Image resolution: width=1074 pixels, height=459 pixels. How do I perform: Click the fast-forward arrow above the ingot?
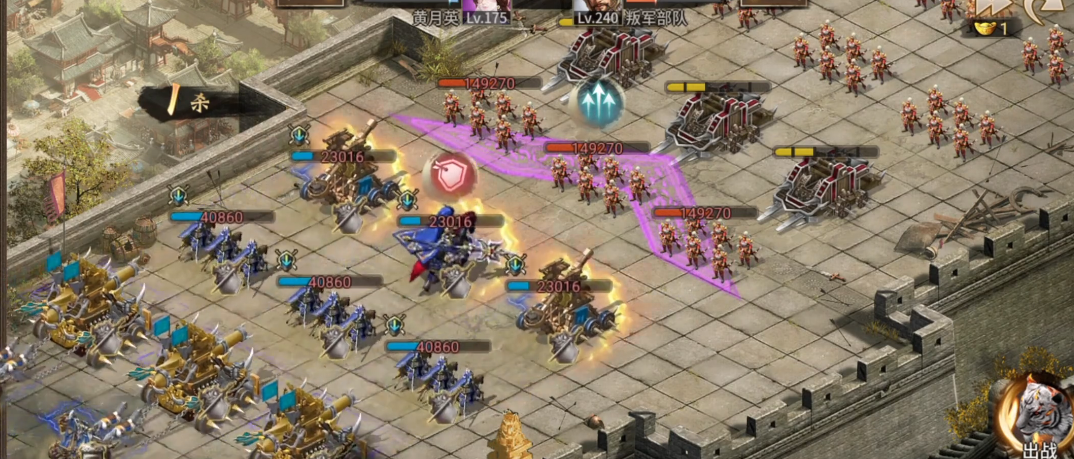[989, 8]
